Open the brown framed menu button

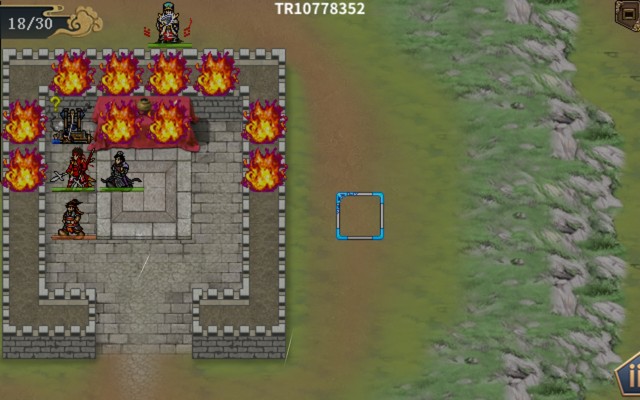tap(629, 14)
